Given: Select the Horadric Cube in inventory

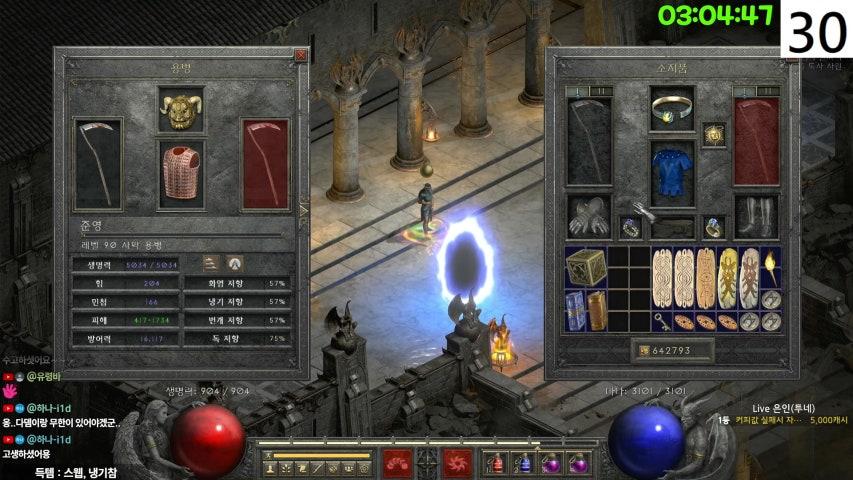Looking at the screenshot, I should pyautogui.click(x=585, y=268).
